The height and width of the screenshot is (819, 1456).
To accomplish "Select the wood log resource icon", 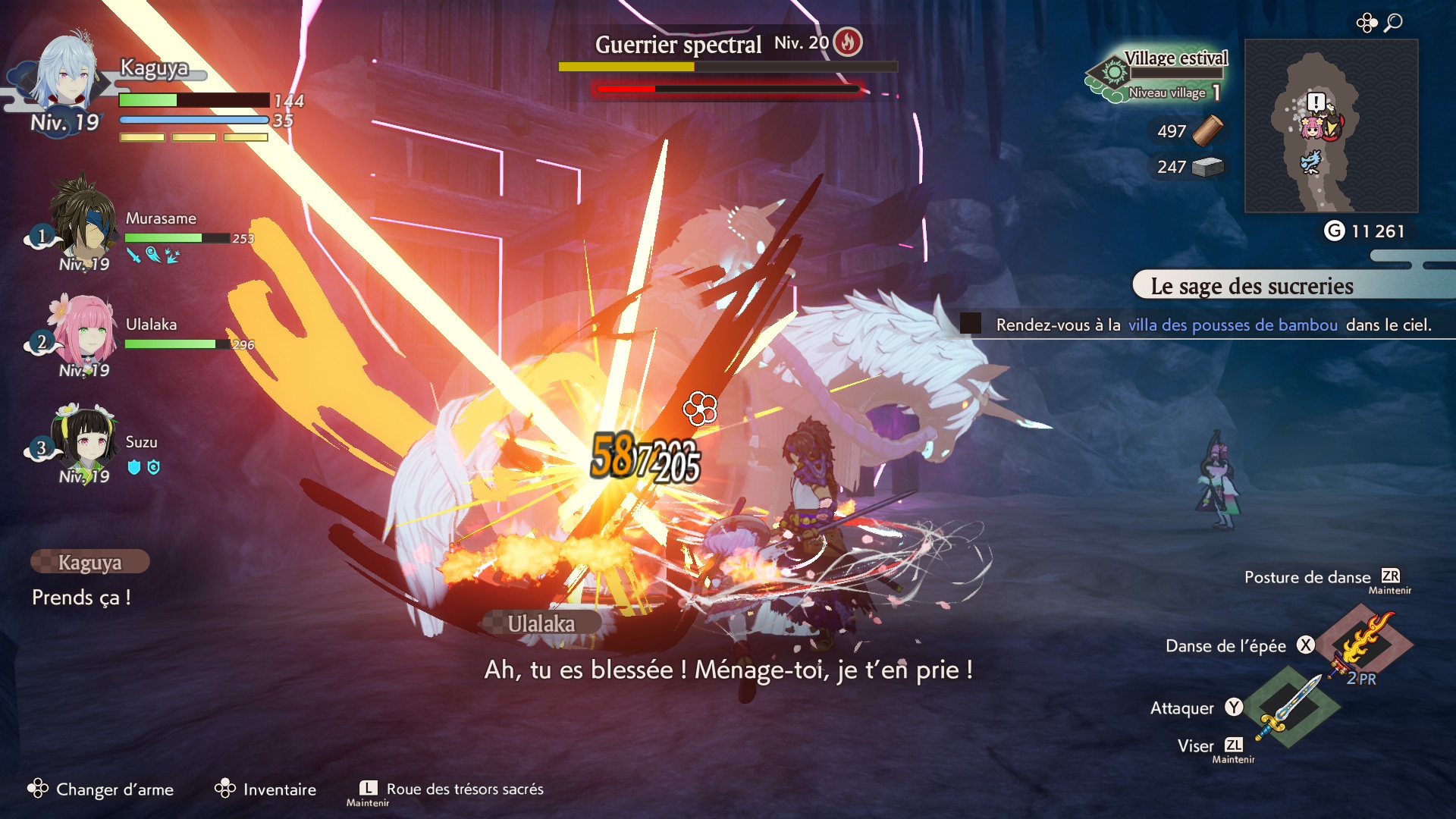I will pos(1207,130).
